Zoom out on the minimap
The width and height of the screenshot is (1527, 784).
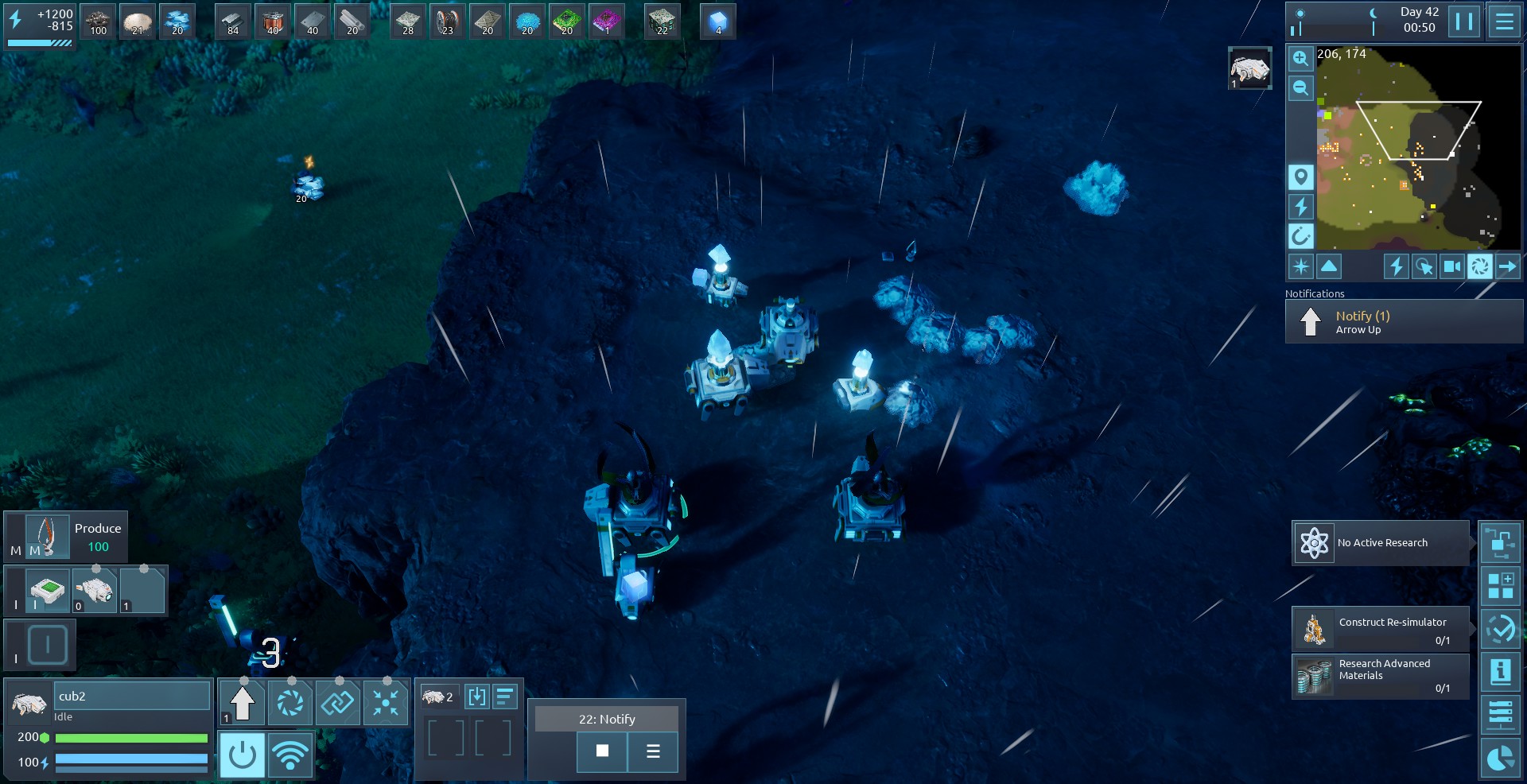pyautogui.click(x=1300, y=87)
